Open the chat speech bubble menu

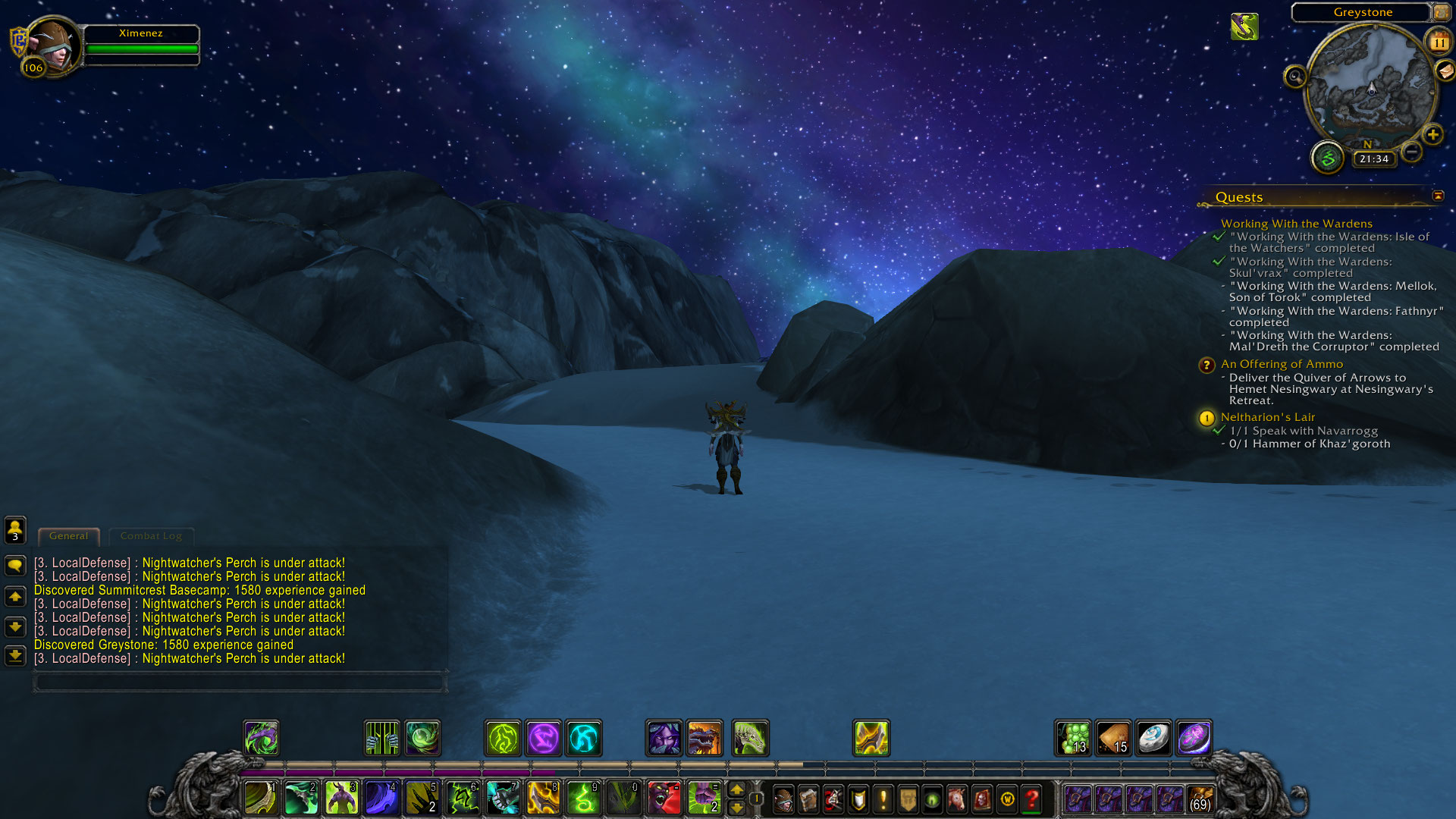(x=15, y=565)
